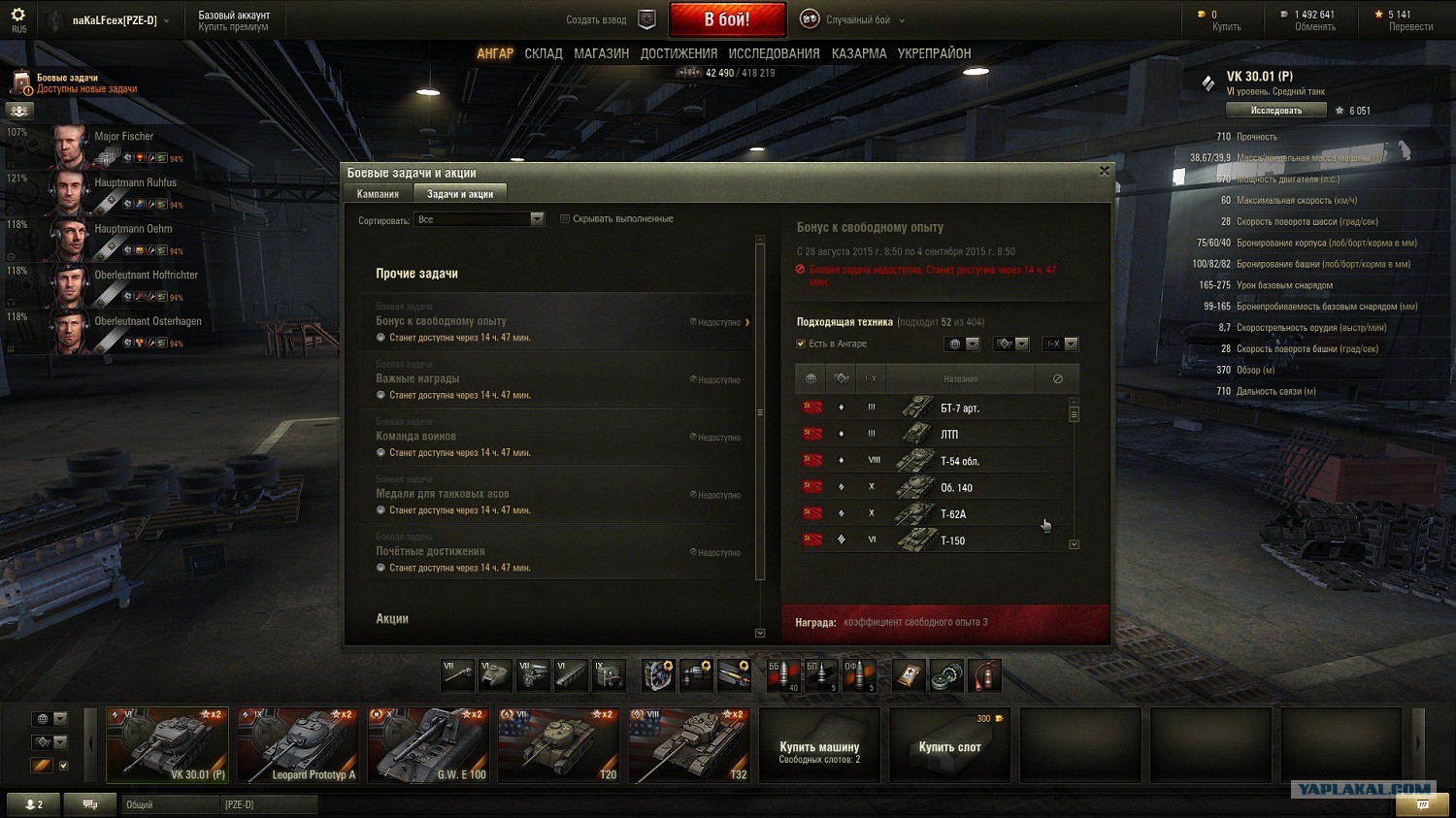1456x818 pixels.
Task: Open the «СКЛАД» depot tab
Action: coord(544,54)
